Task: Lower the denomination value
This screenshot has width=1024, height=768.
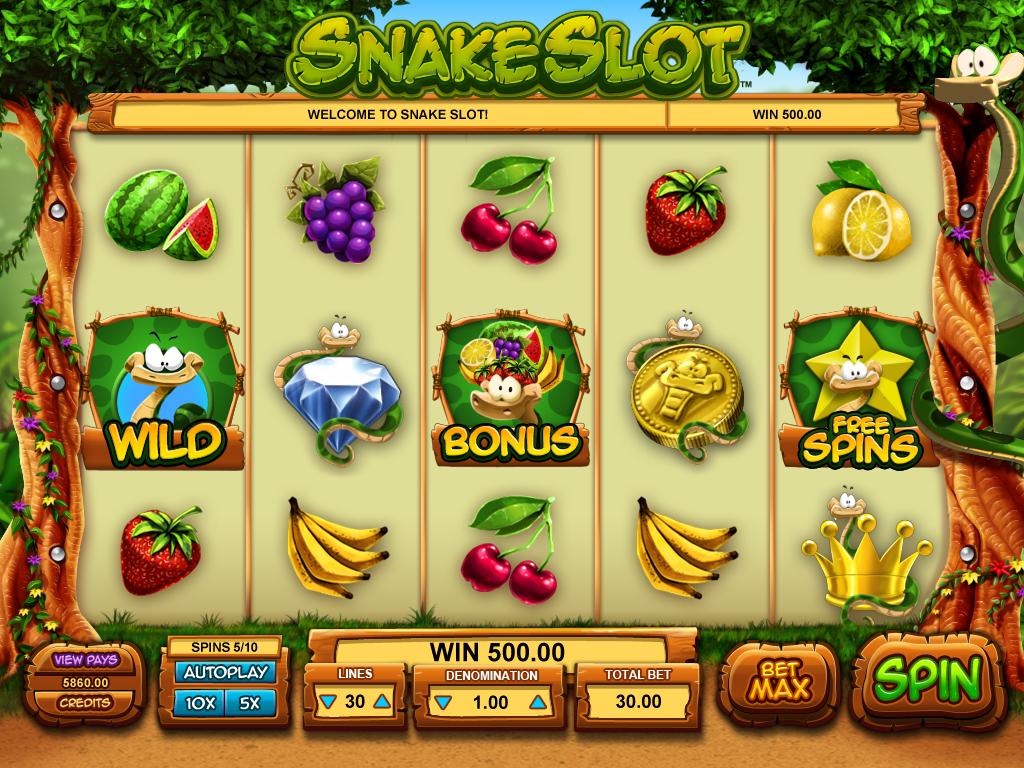Action: (441, 702)
